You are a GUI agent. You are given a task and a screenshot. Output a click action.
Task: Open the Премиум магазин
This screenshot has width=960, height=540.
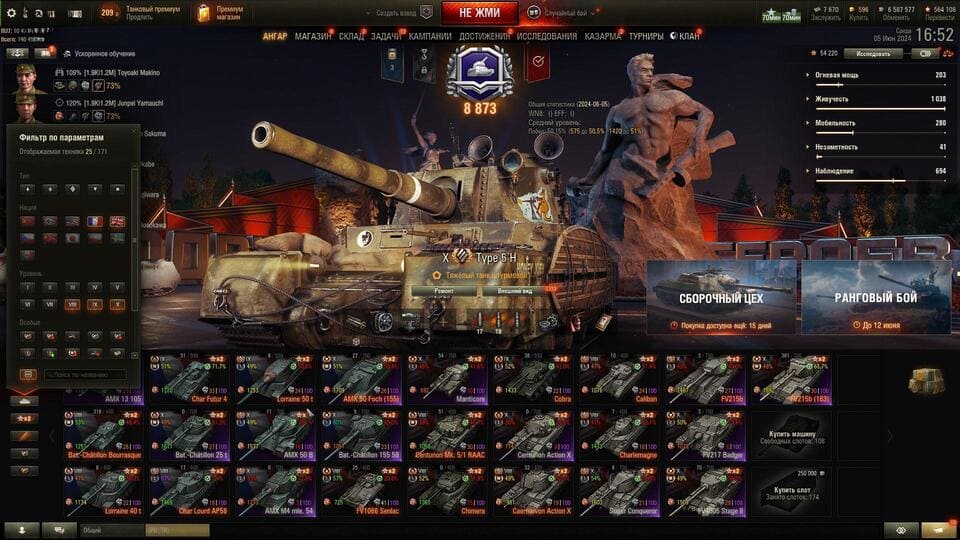point(220,13)
